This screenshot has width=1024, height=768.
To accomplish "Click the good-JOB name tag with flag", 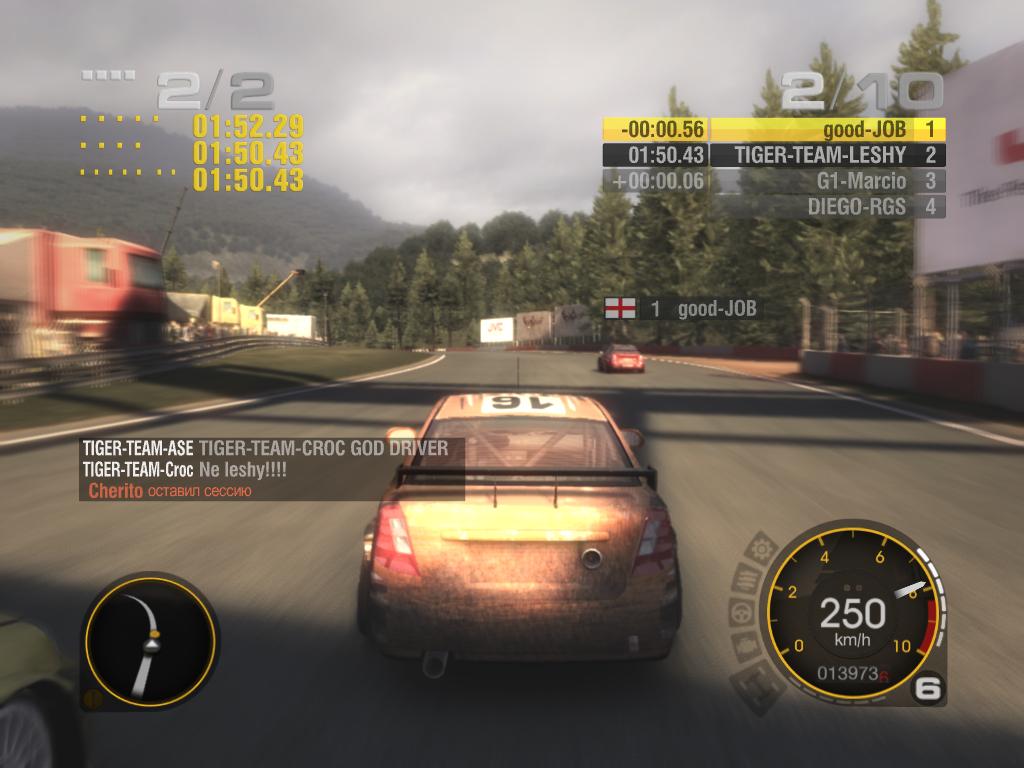I will tap(680, 308).
